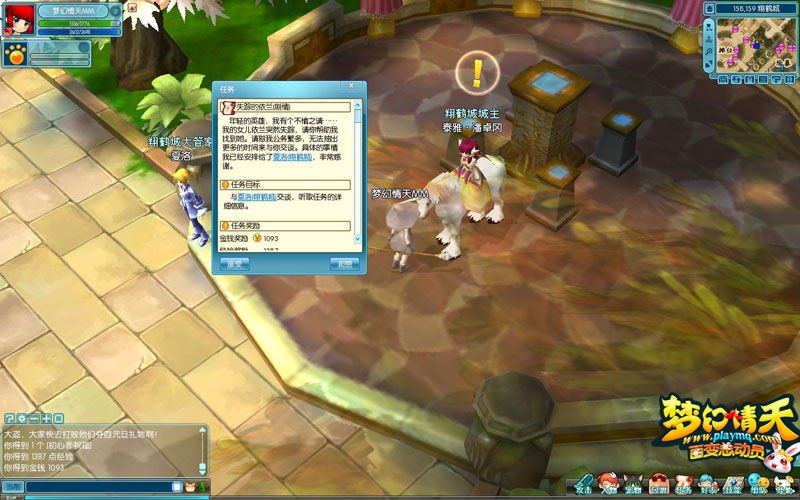Open the 技能 skills panel
This screenshot has width=800, height=500.
coord(734,485)
